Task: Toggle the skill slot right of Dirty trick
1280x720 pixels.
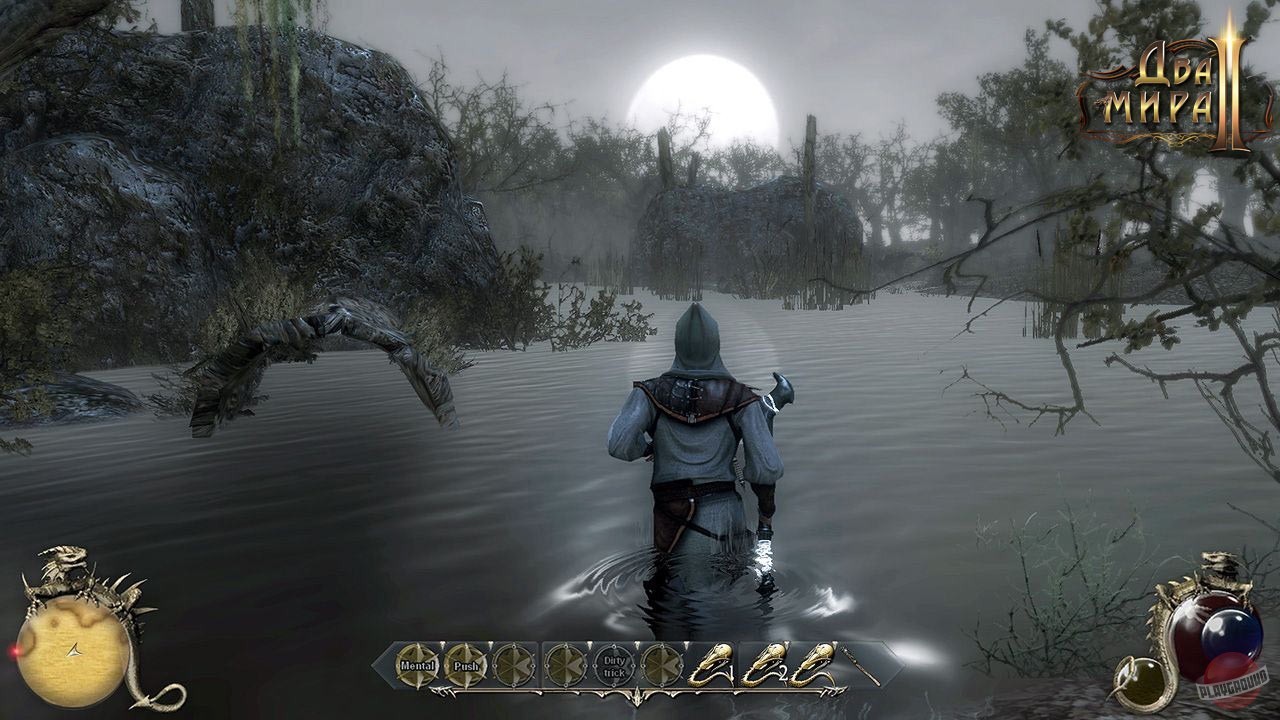Action: pos(661,664)
